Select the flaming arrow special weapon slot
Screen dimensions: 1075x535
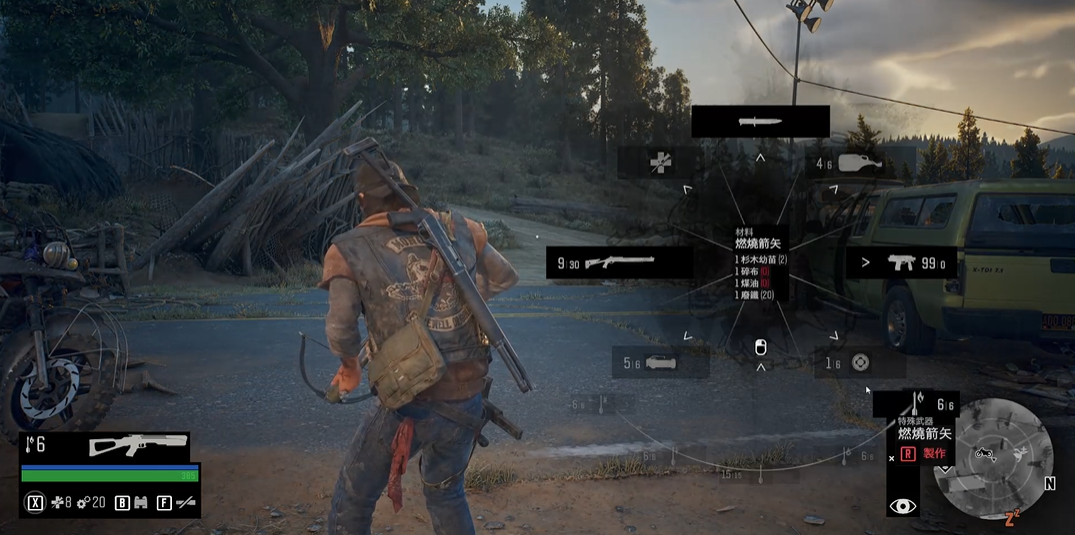coord(915,404)
